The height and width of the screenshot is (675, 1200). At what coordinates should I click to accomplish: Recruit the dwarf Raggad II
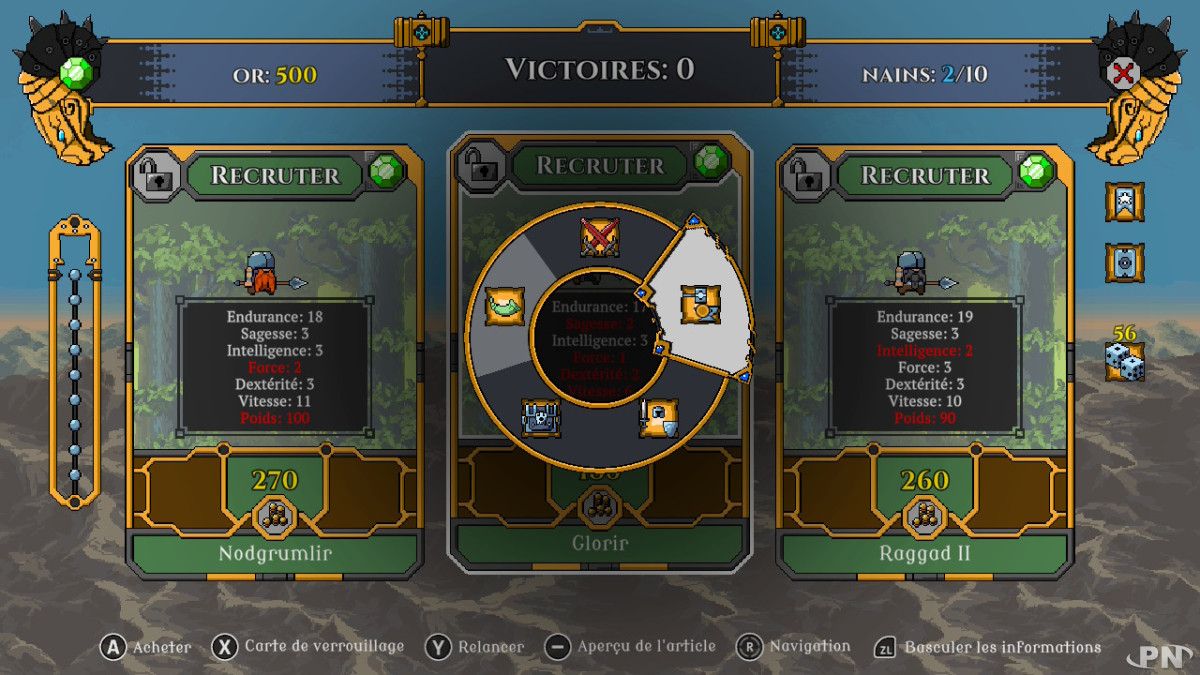click(x=924, y=175)
